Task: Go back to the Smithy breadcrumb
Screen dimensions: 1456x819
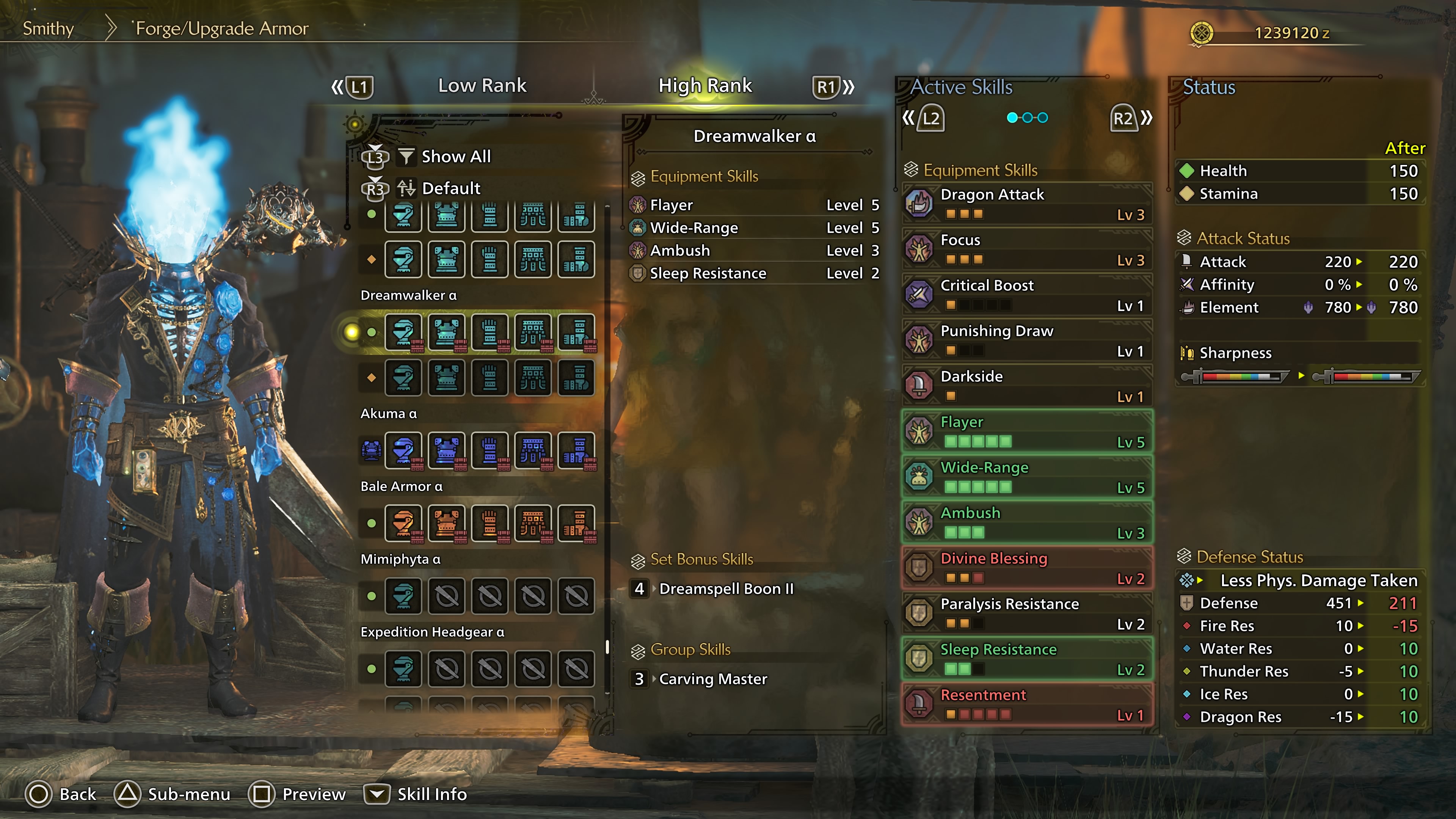Action: [x=48, y=28]
